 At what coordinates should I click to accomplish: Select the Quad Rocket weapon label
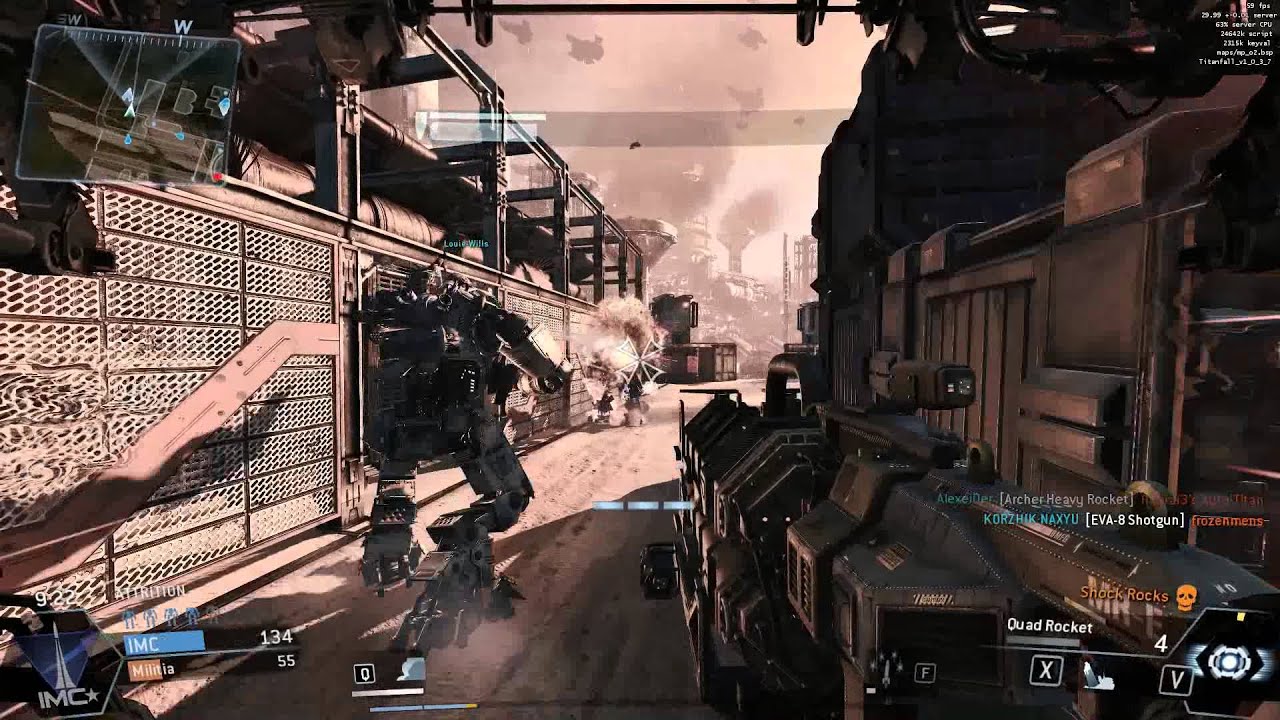pos(1049,626)
